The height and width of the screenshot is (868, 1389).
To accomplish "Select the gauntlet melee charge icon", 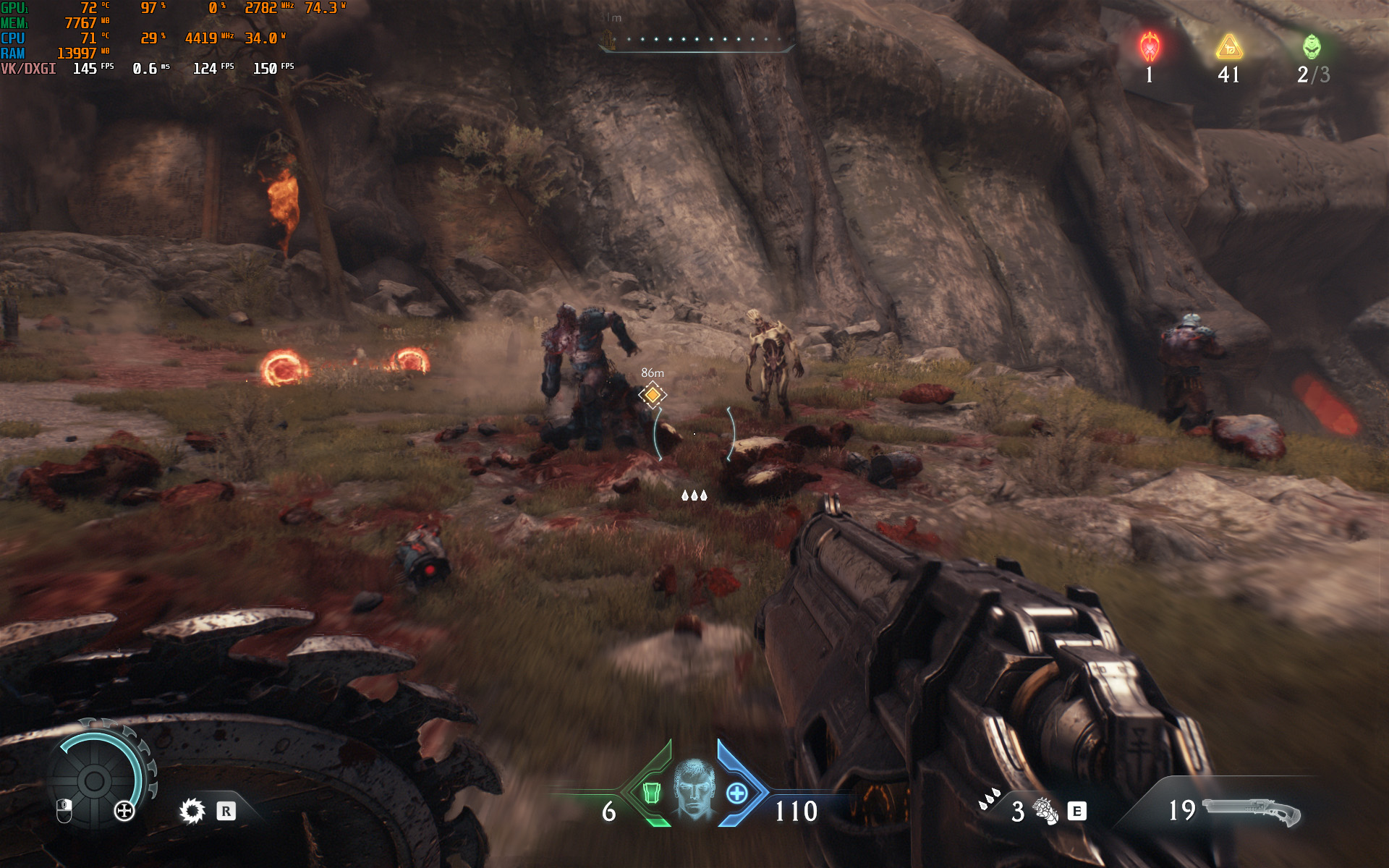I will [1045, 811].
